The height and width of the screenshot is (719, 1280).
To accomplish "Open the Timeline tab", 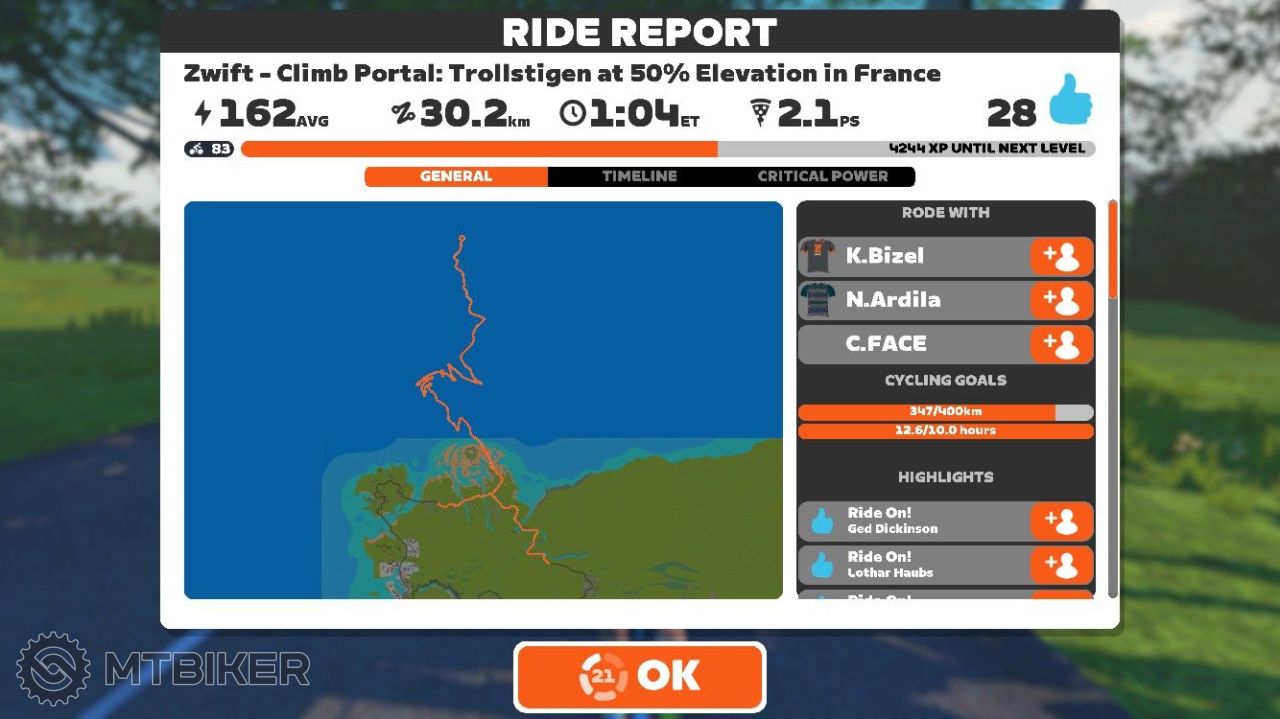I will coord(639,176).
